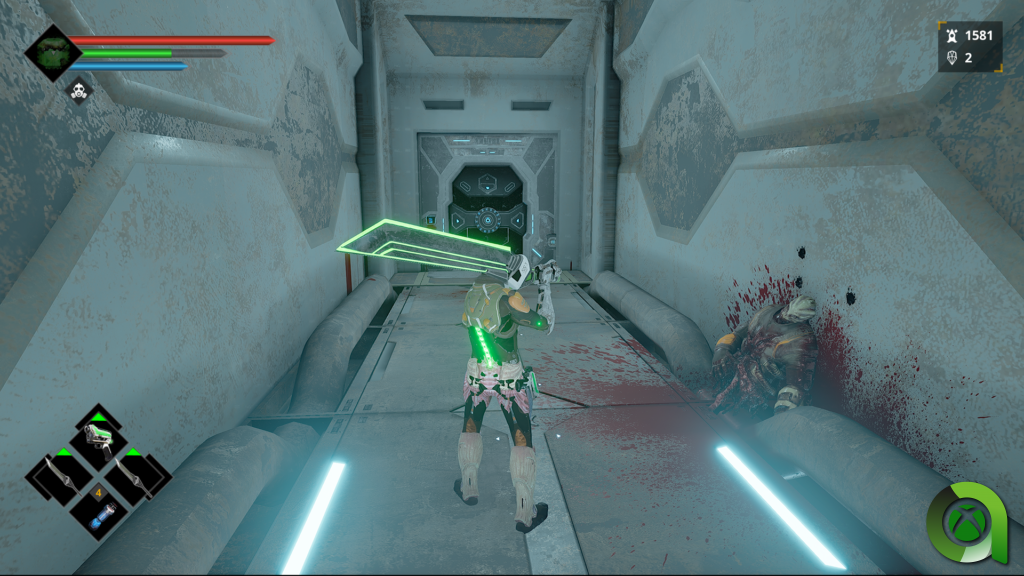This screenshot has height=576, width=1024.
Task: Click the gas mask status icon
Action: 78,93
